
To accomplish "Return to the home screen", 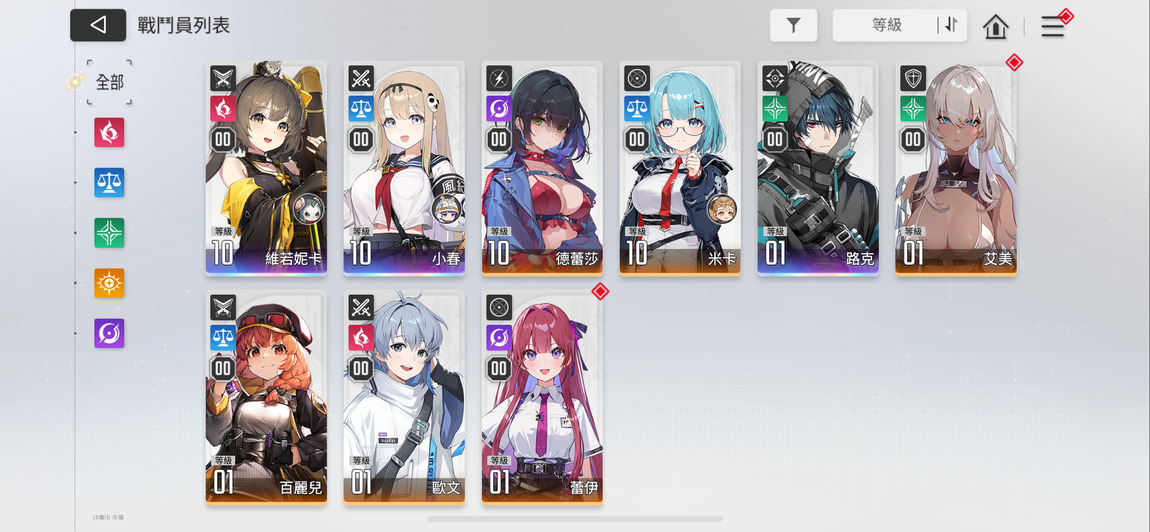I will tap(996, 27).
